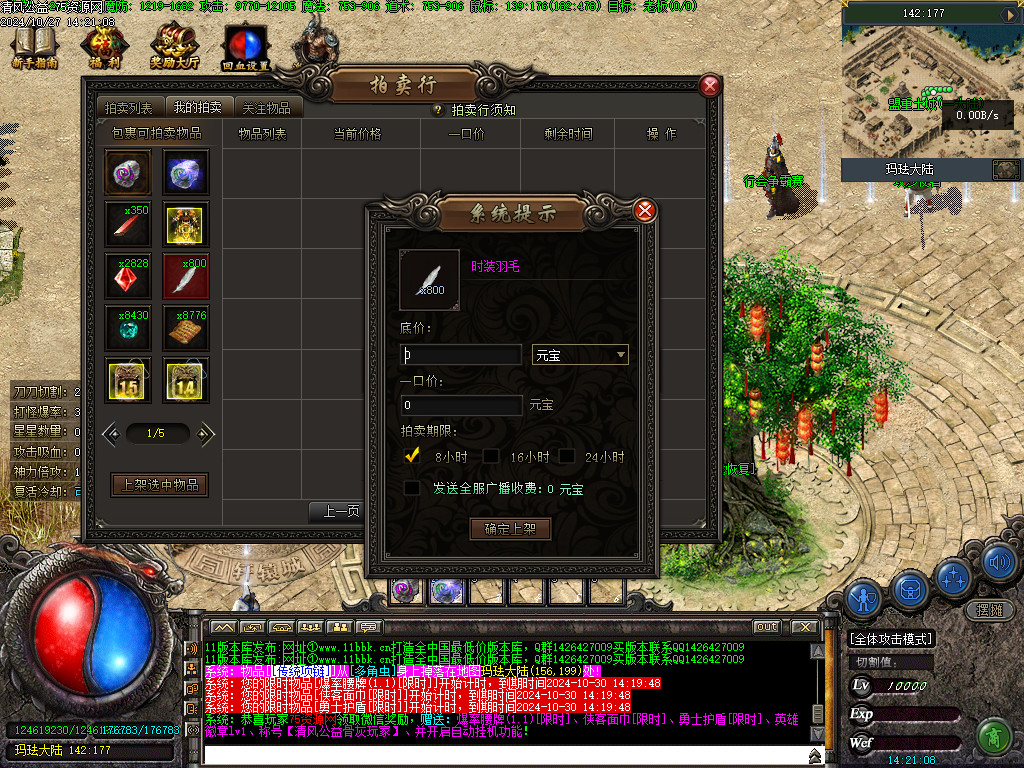This screenshot has width=1024, height=768.
Task: Open the 我的拍卖 tab
Action: point(197,108)
